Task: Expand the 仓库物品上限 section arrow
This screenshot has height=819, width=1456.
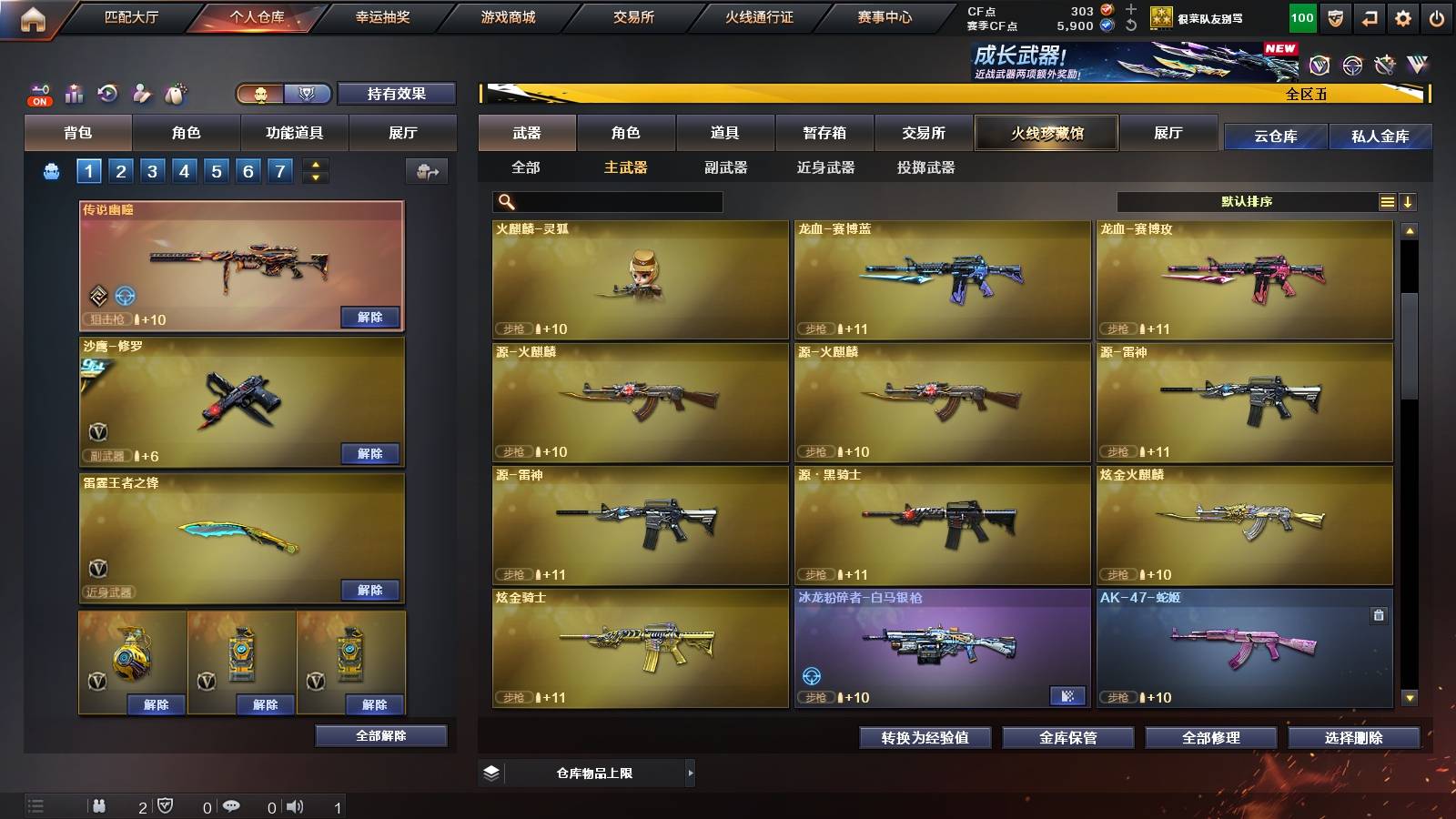Action: pos(690,773)
